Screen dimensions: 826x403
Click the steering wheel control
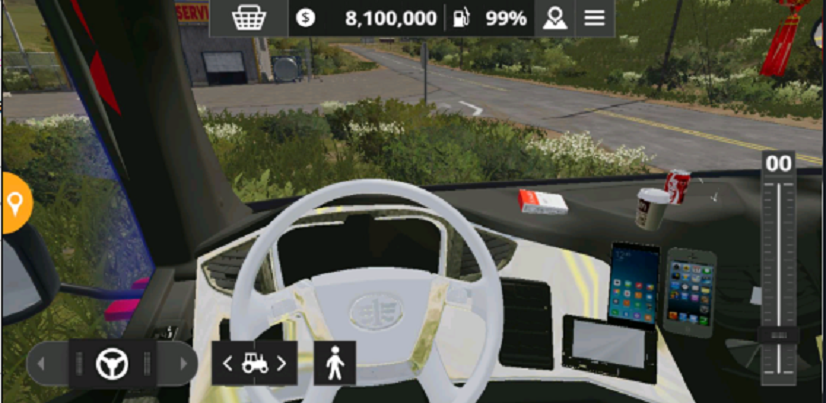coord(111,363)
